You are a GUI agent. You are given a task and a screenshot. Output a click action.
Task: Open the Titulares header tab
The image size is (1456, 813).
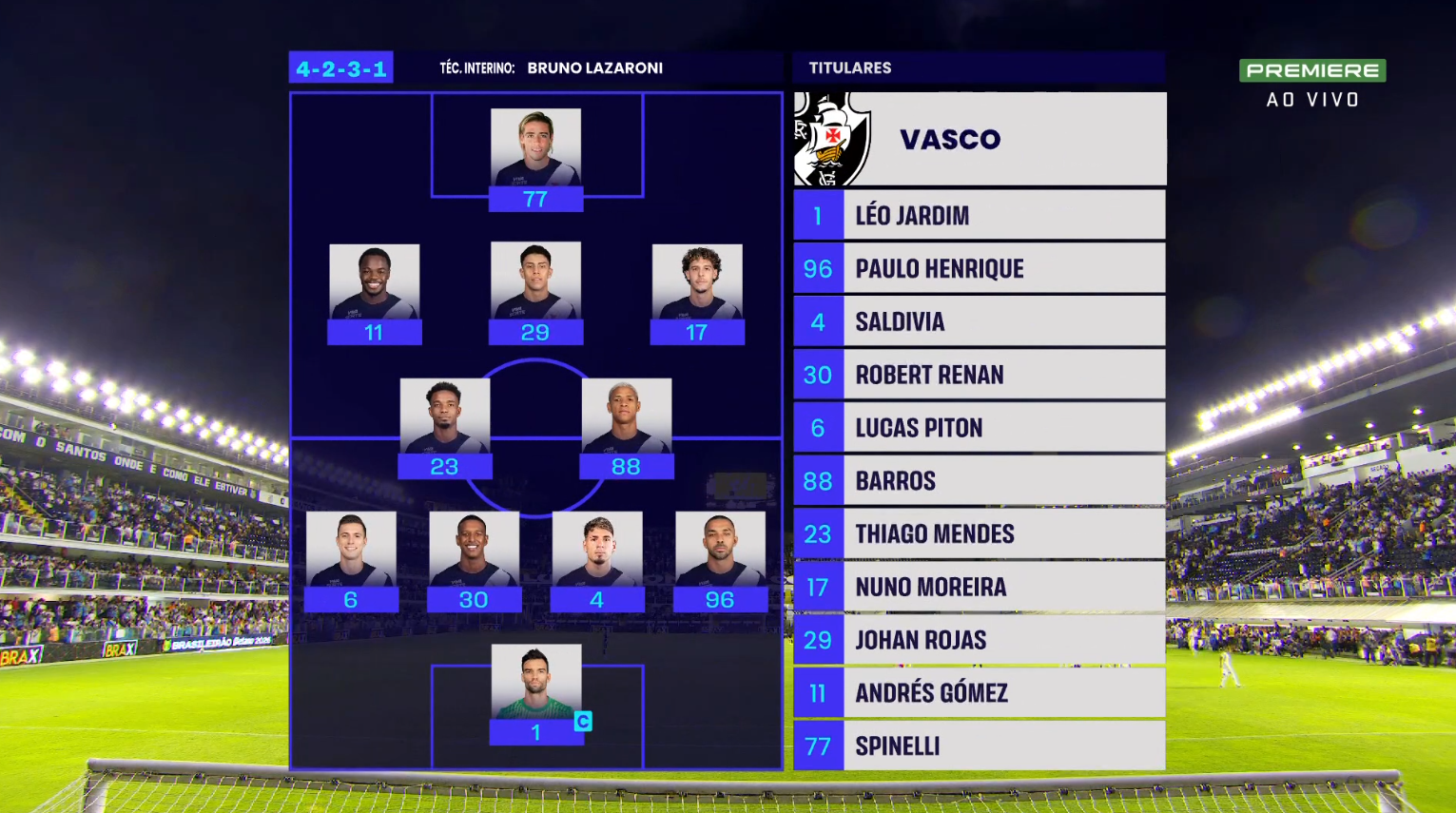(850, 68)
